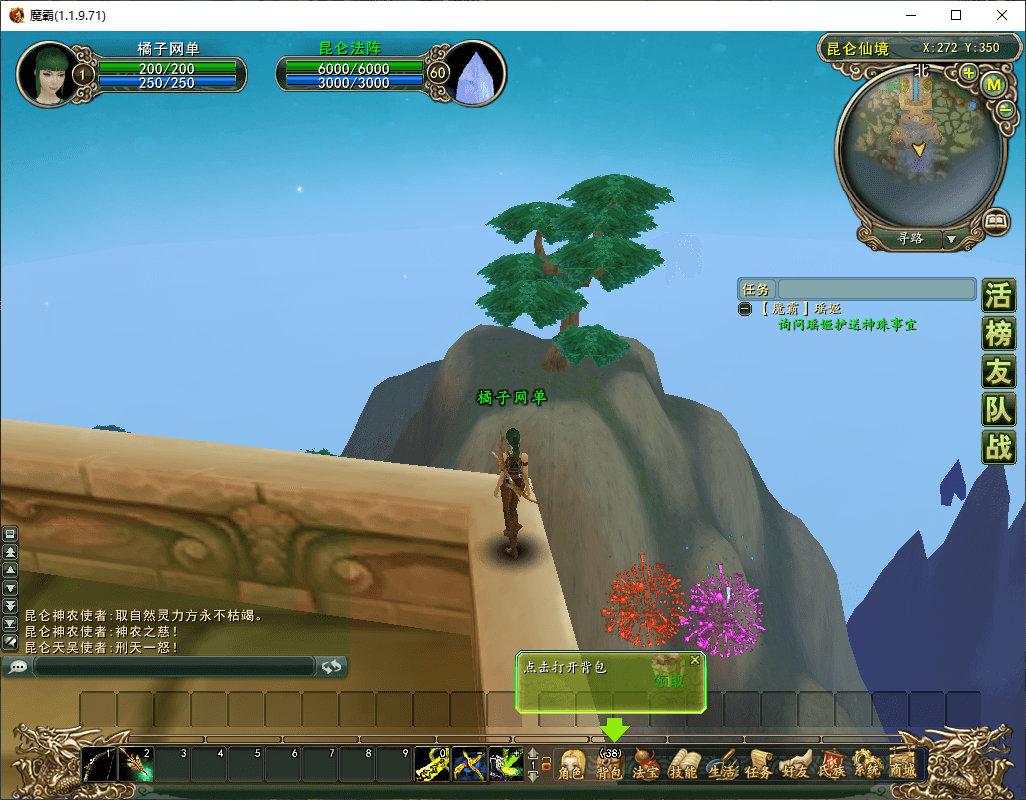The height and width of the screenshot is (800, 1026).
Task: Open the 角色 character panel
Action: pyautogui.click(x=571, y=766)
